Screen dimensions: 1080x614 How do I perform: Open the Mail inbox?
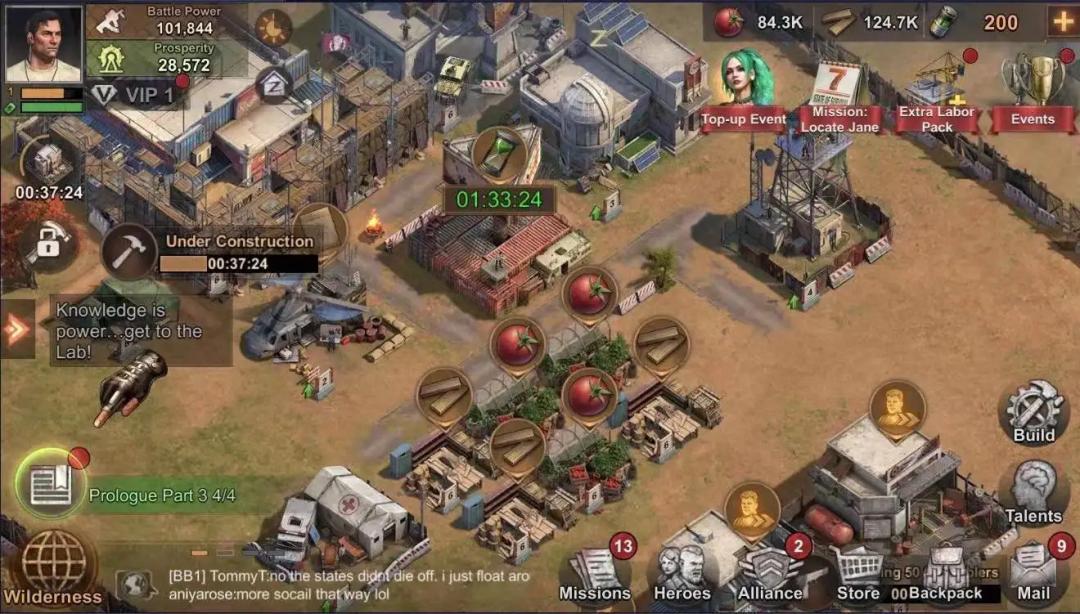click(1034, 573)
